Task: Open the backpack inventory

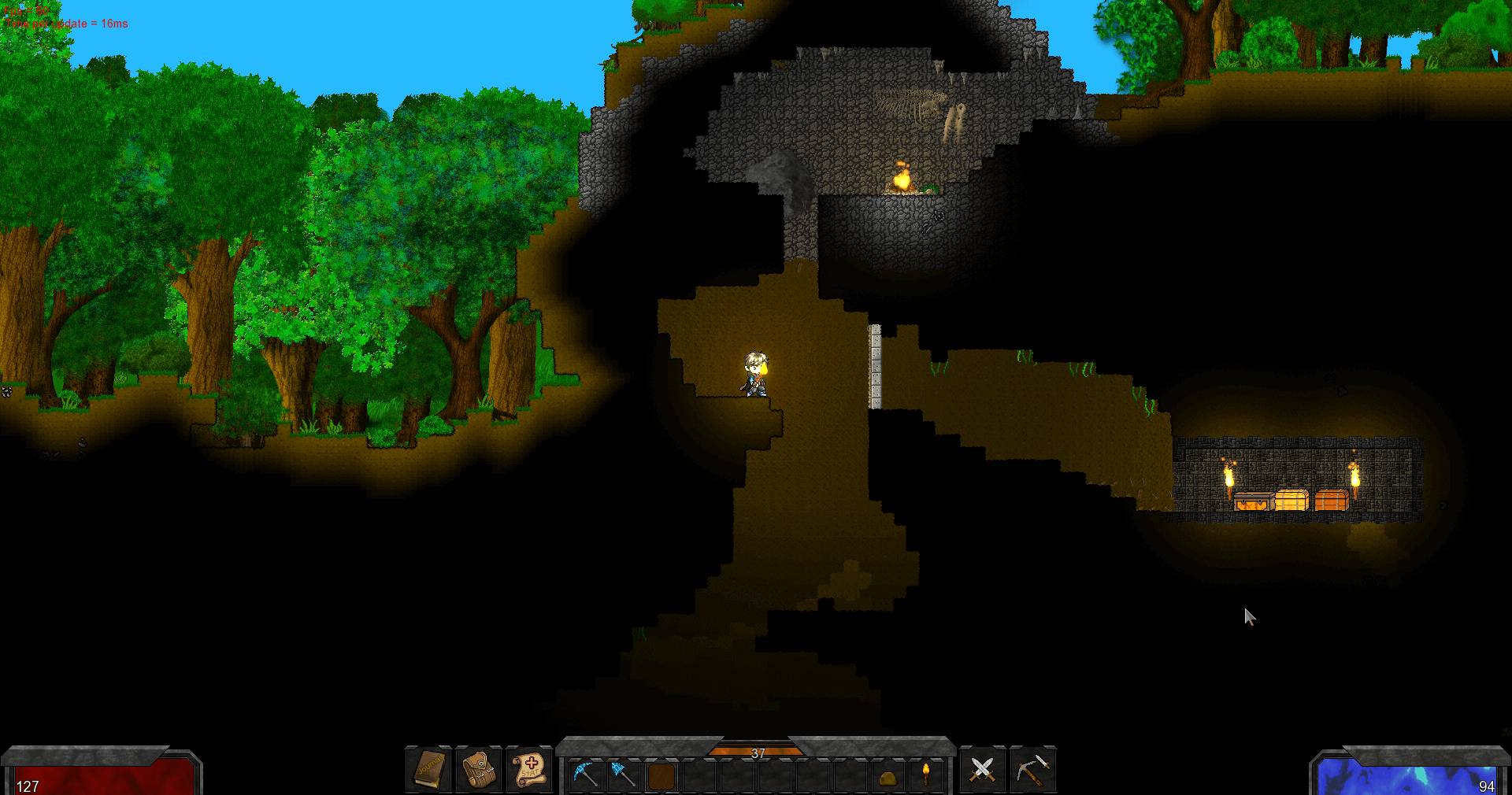Action: point(479,770)
